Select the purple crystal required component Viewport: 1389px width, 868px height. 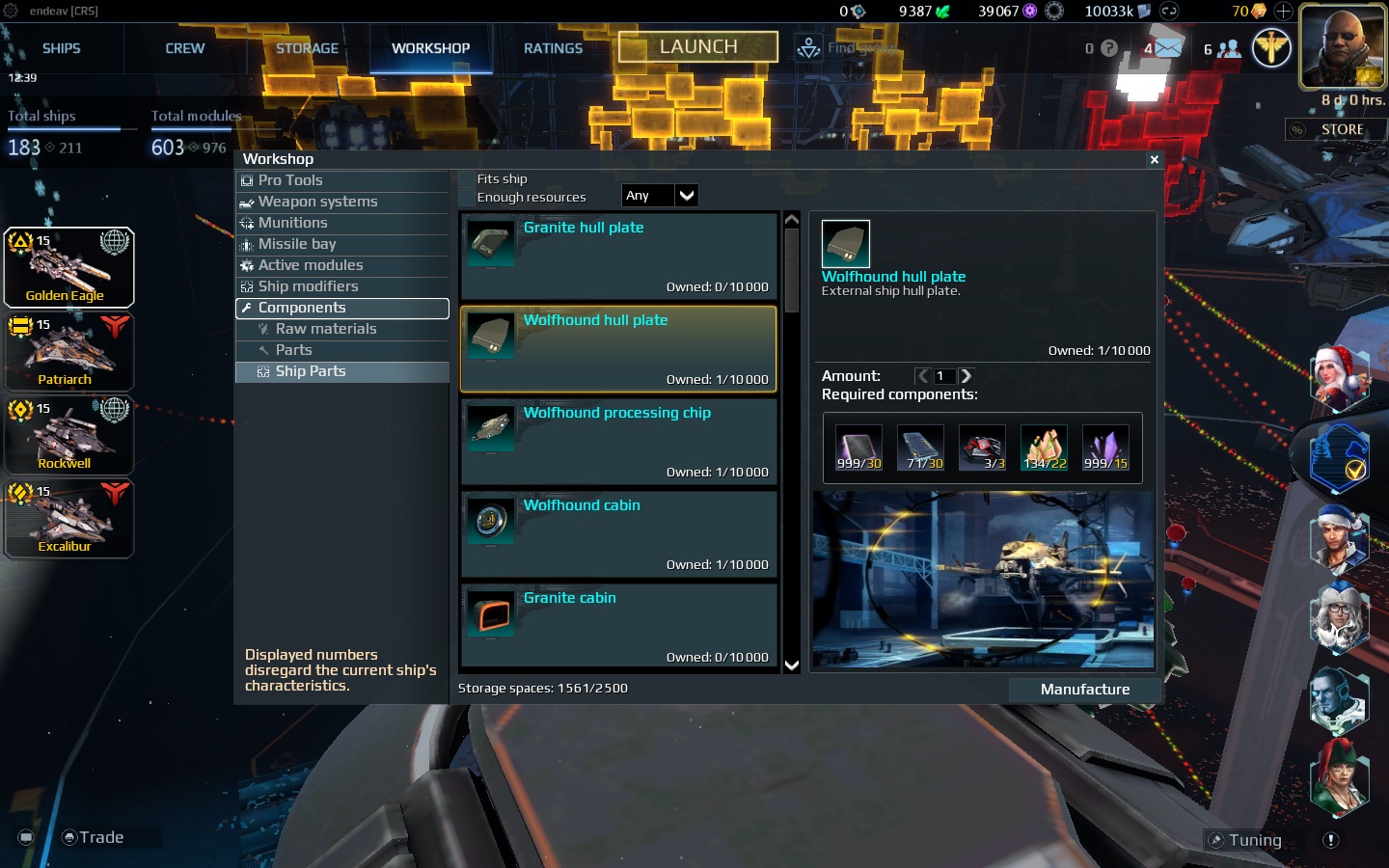tap(1105, 447)
